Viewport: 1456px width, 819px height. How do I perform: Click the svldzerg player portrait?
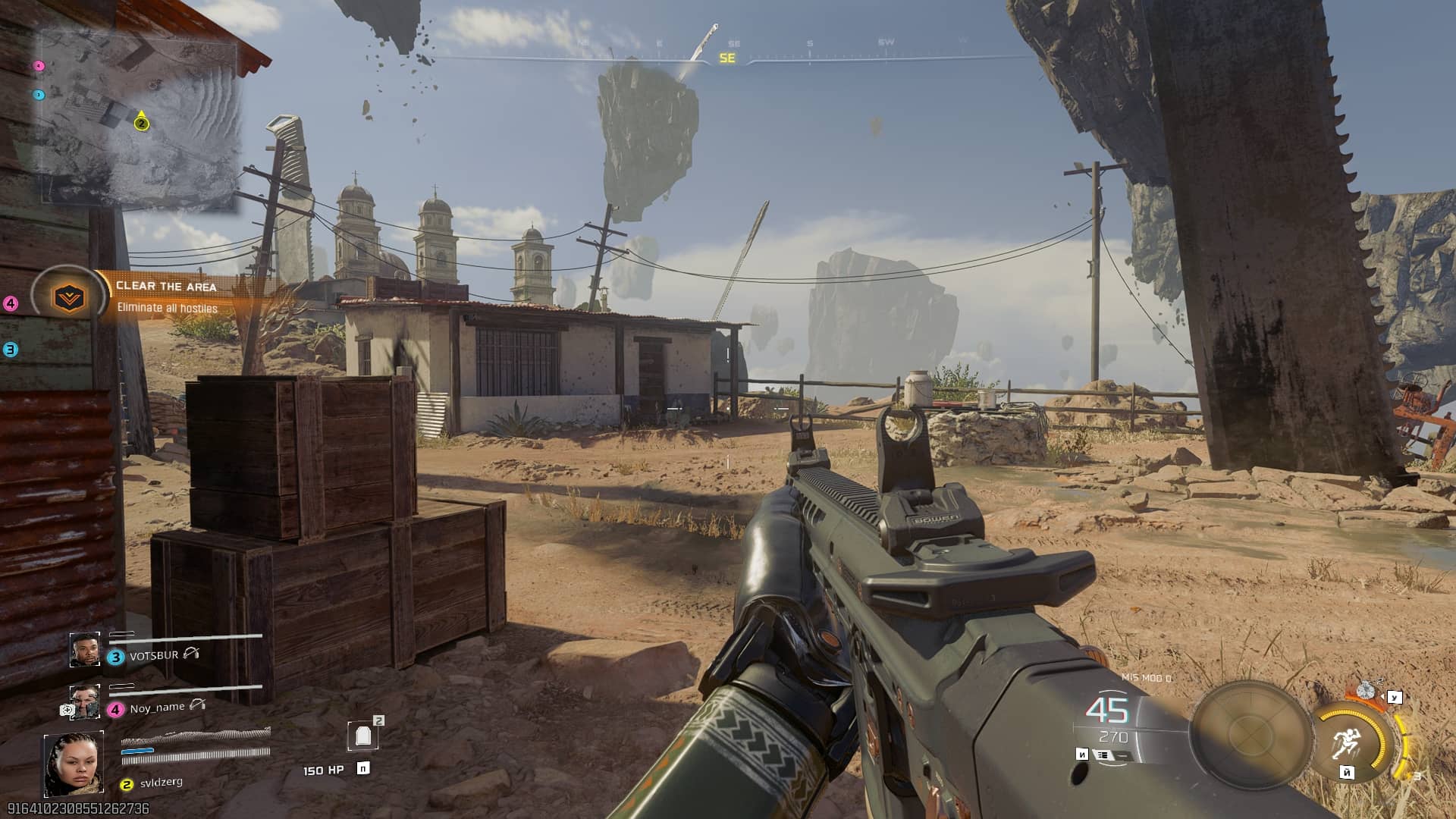tap(74, 764)
